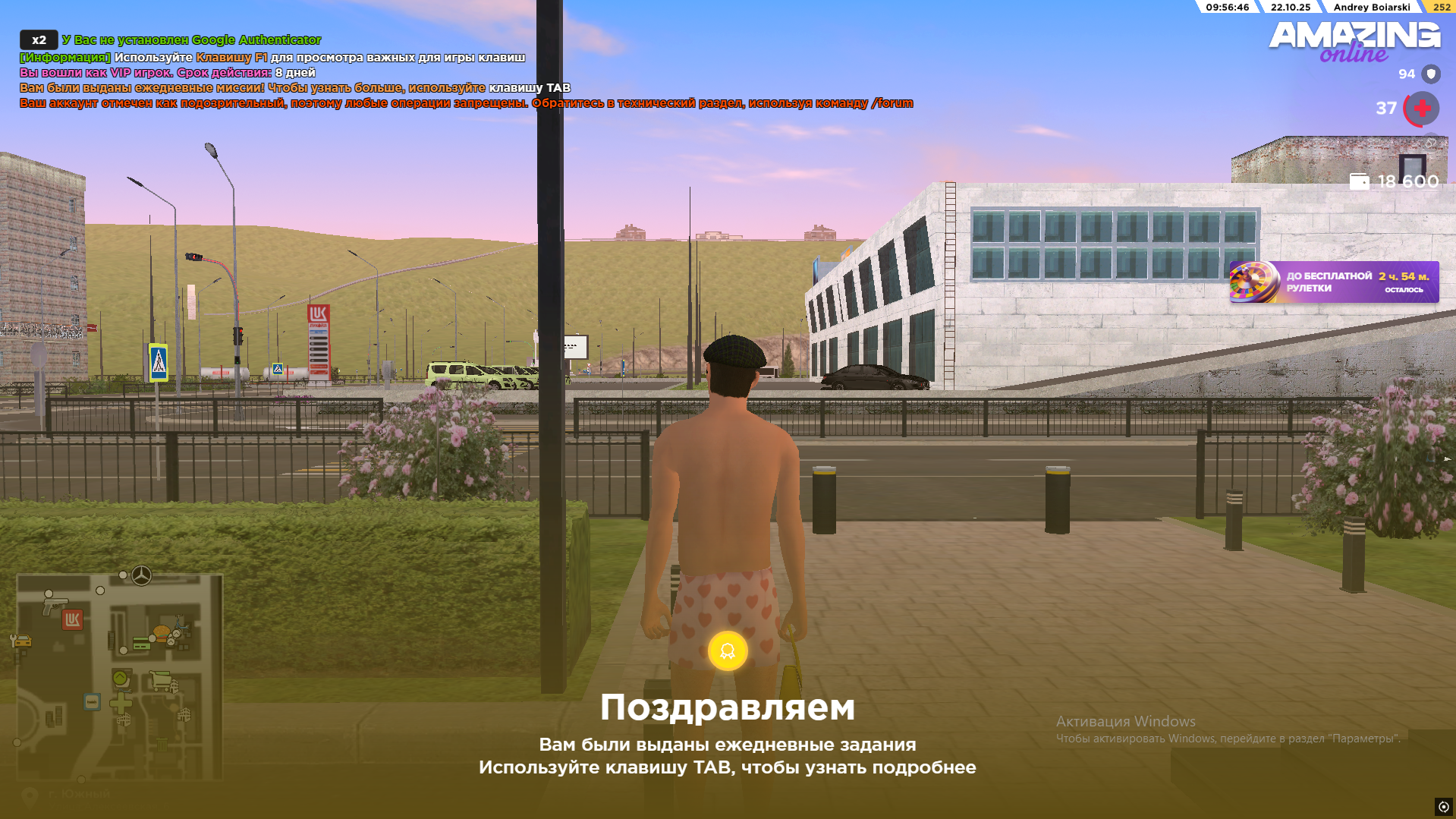This screenshot has width=1456, height=819.
Task: Click the yellow daily tasks award badge
Action: 728,651
